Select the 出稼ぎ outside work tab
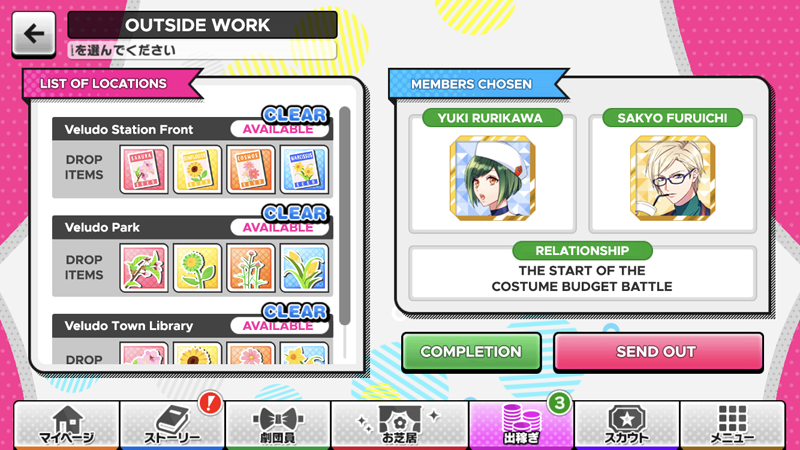800x450 pixels. (x=520, y=424)
